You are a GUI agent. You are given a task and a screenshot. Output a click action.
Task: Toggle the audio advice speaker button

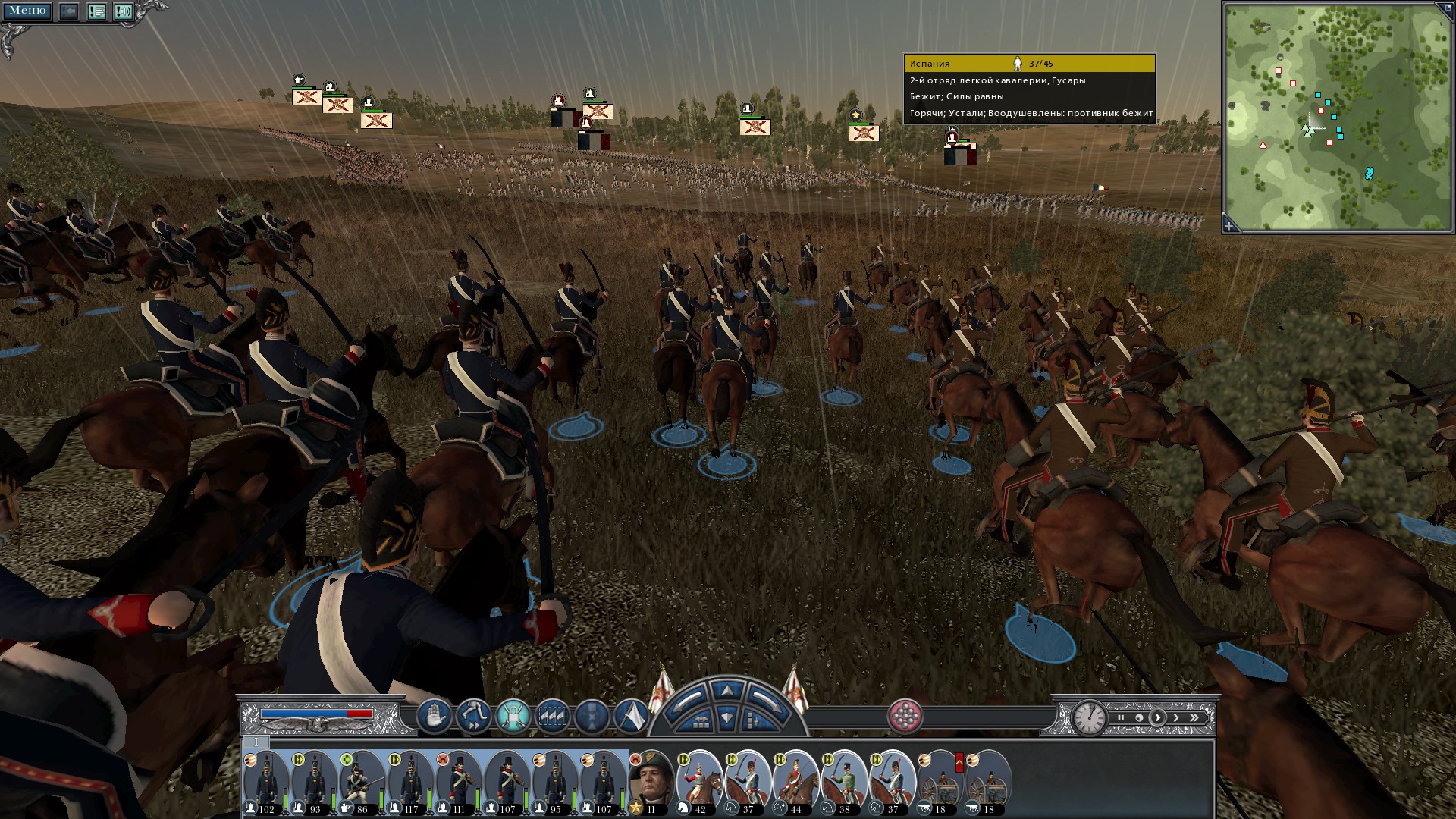124,11
